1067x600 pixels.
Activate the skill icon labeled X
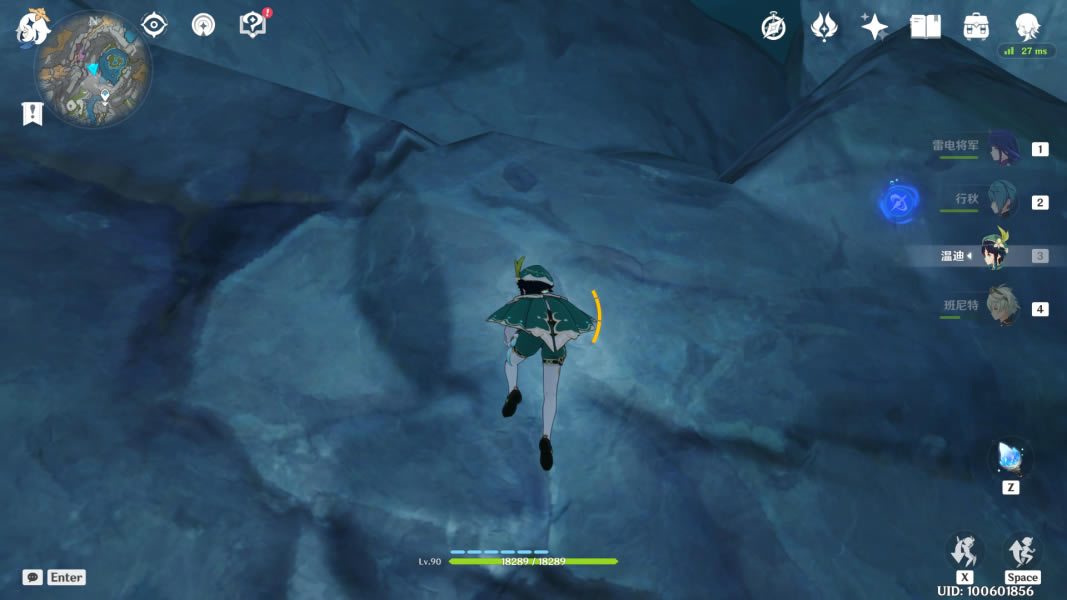(x=964, y=551)
